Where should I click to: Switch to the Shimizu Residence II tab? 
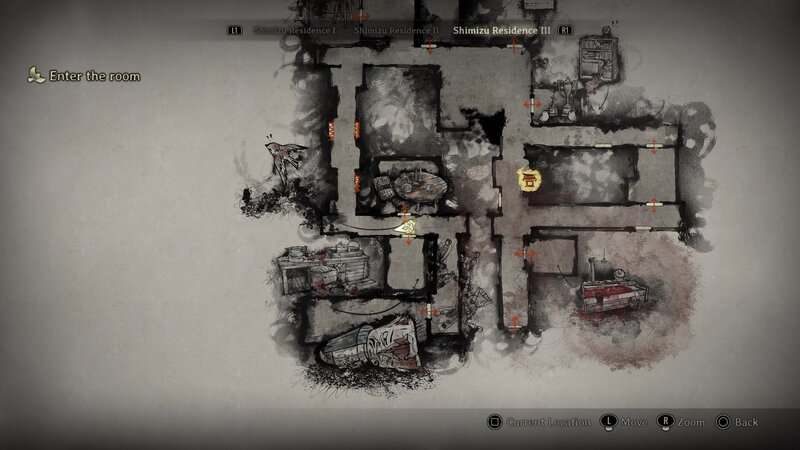click(395, 31)
